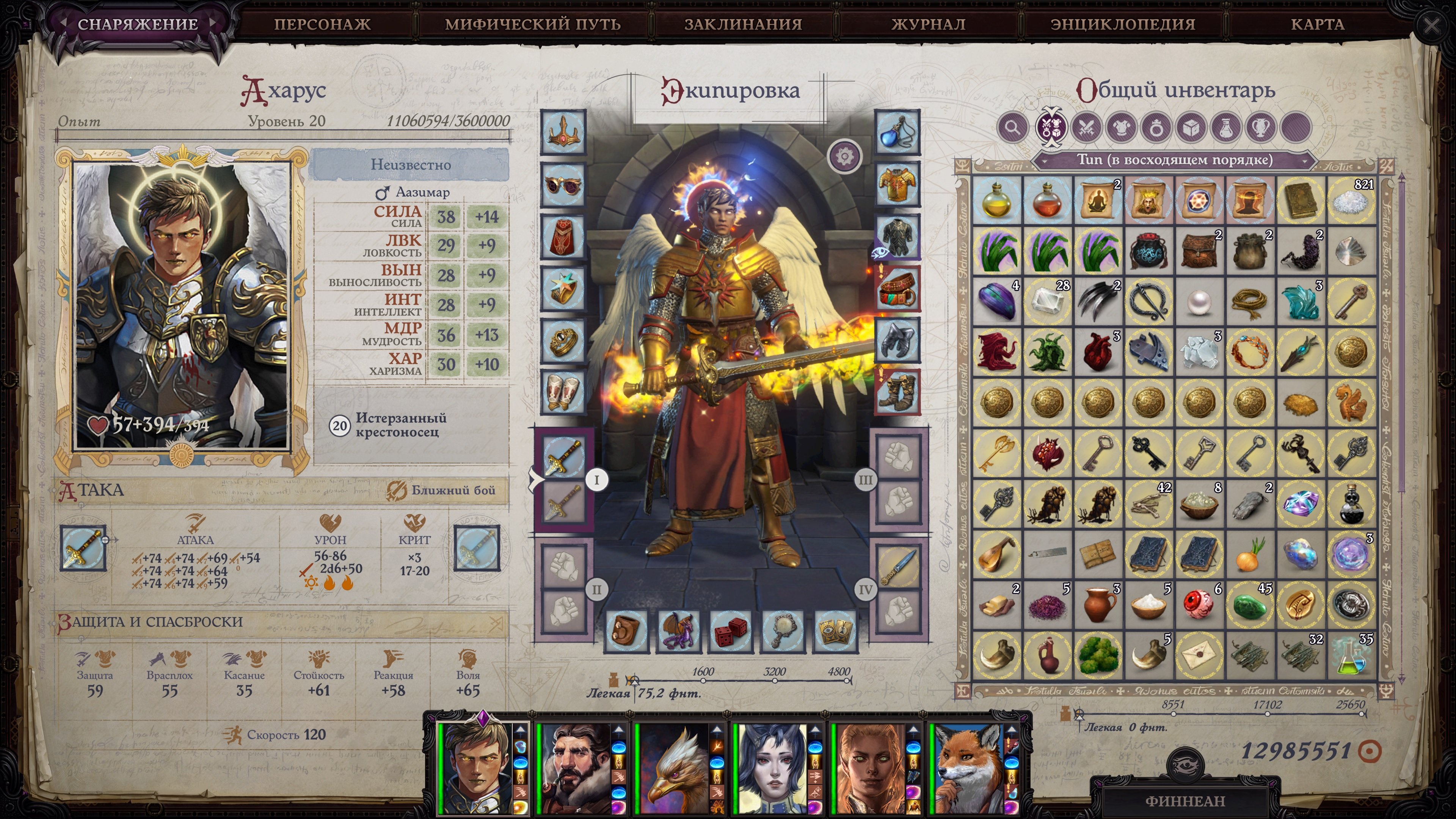Click the ФИННЕАН button

pyautogui.click(x=1185, y=801)
